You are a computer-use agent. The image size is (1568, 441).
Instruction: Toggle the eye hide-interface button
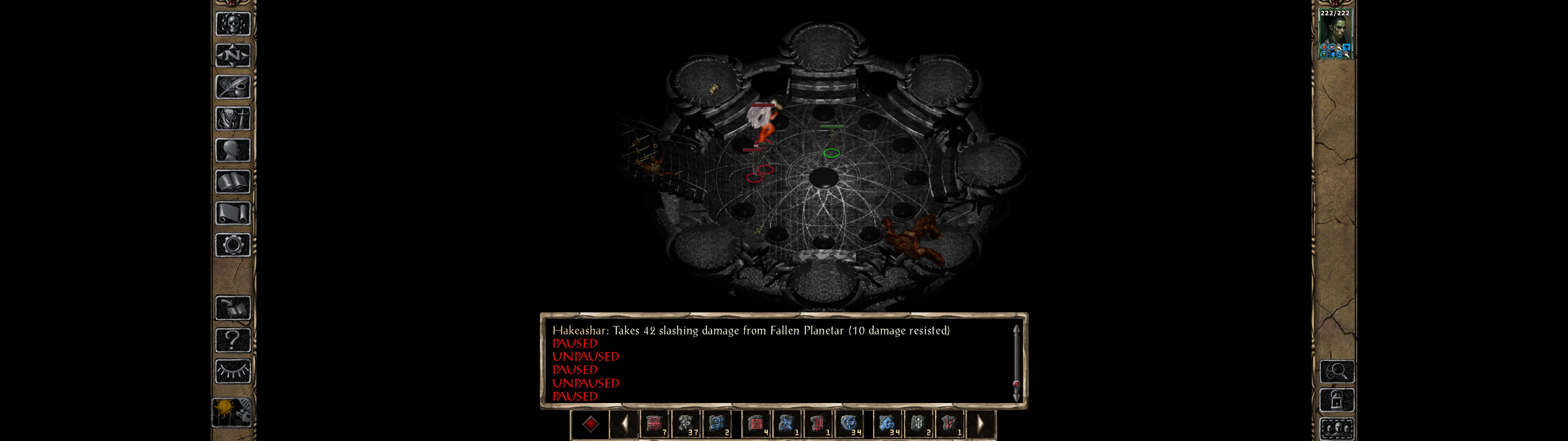point(233,371)
